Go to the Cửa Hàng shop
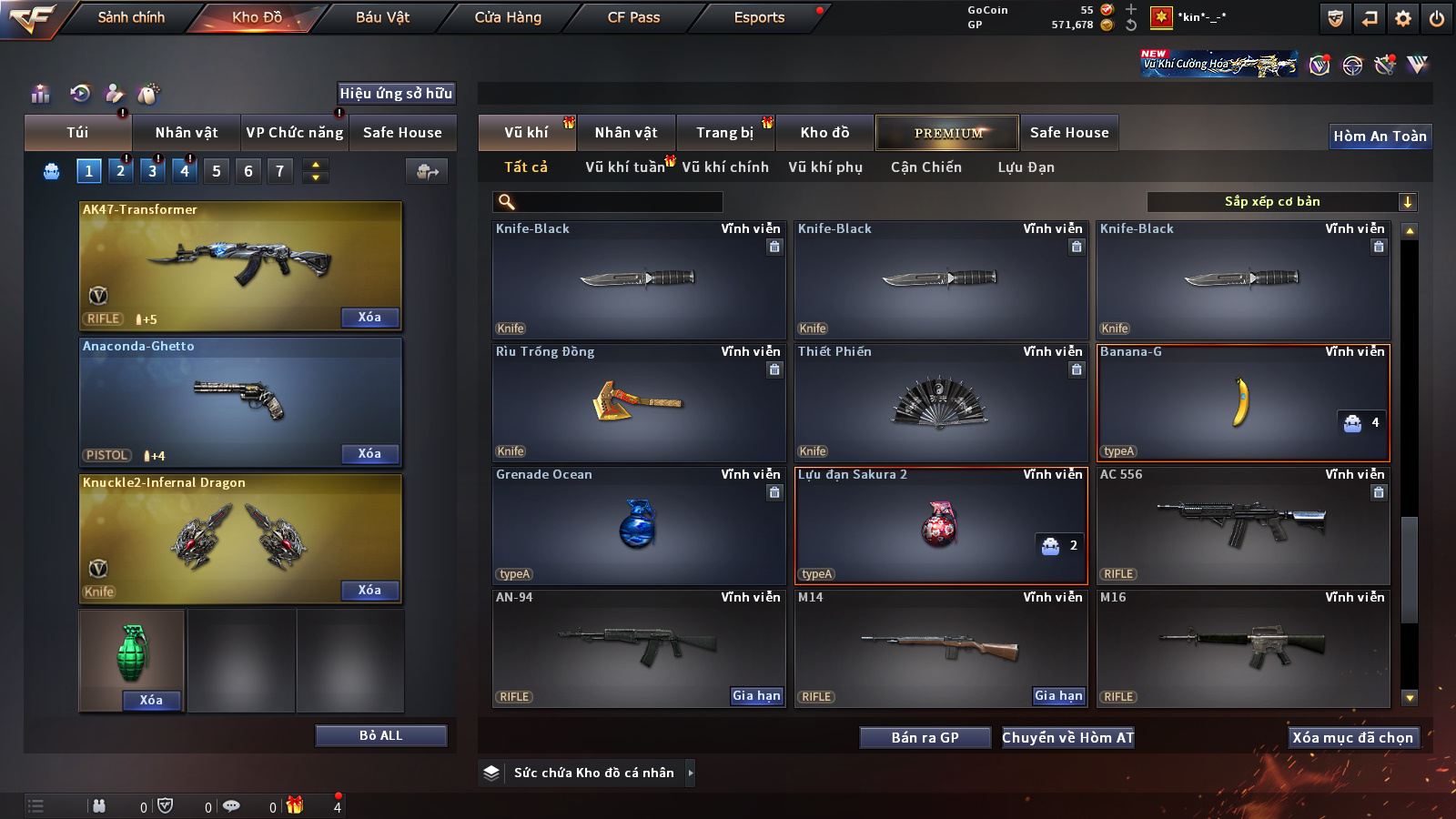 pos(508,17)
